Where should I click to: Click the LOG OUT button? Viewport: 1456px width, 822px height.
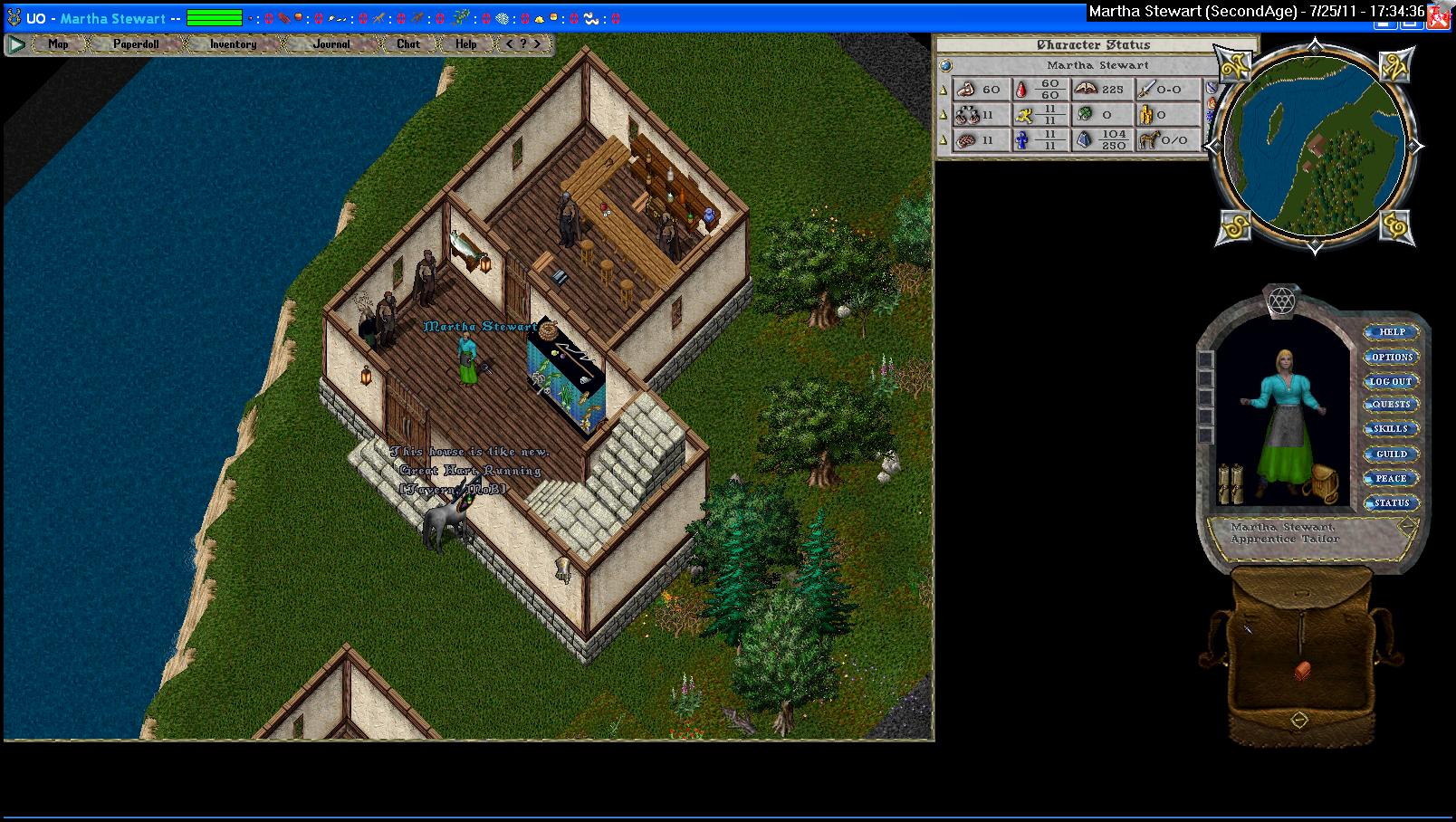pos(1392,381)
